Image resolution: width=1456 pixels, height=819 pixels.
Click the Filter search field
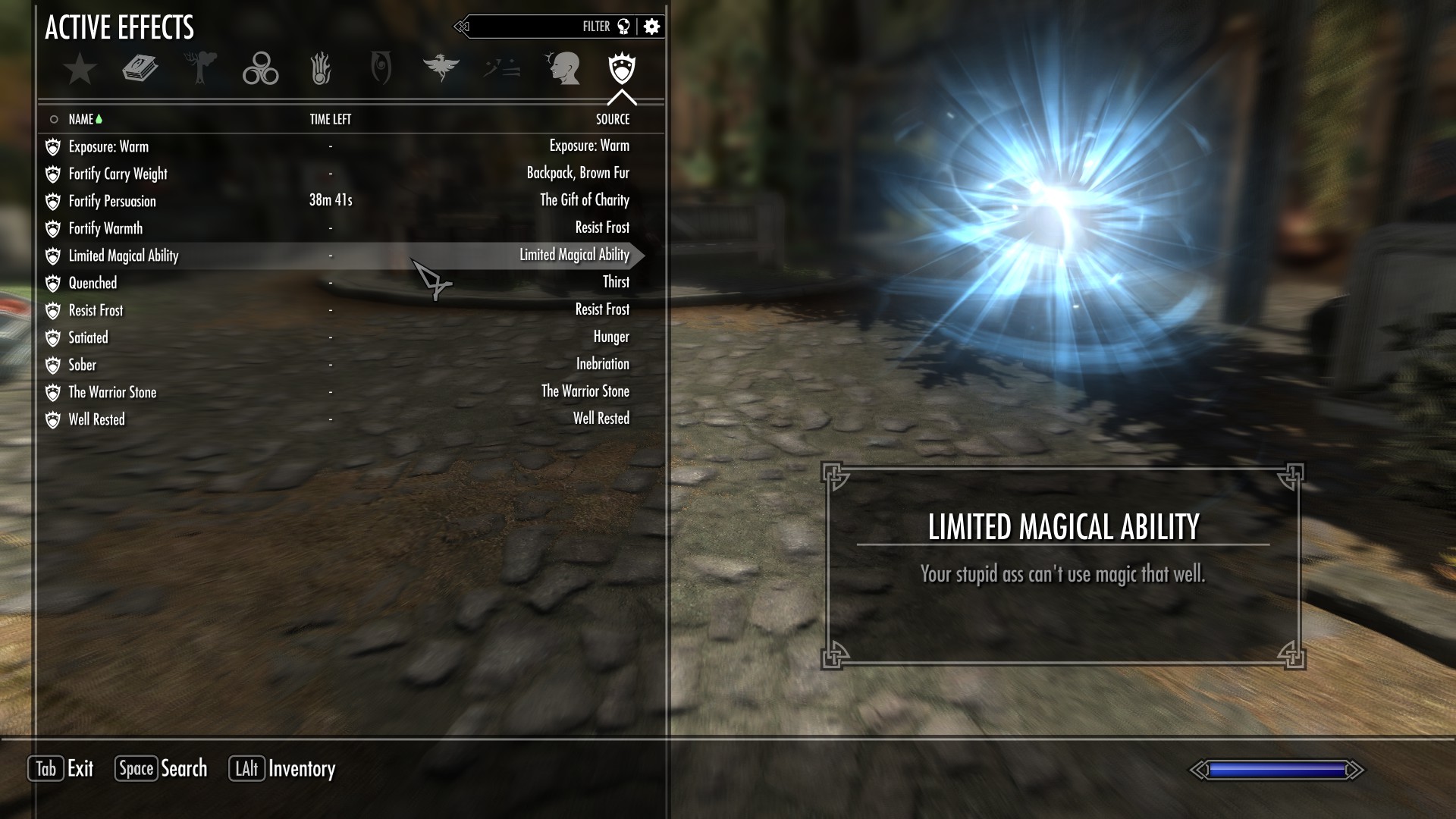click(531, 27)
